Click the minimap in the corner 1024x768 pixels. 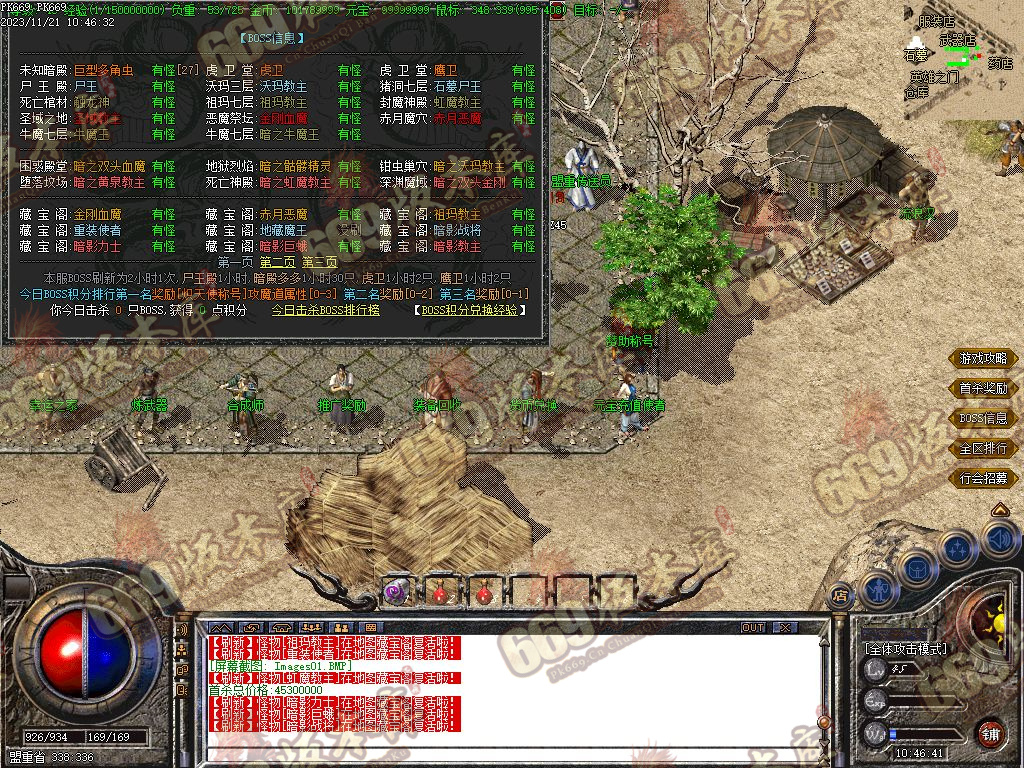click(x=958, y=58)
